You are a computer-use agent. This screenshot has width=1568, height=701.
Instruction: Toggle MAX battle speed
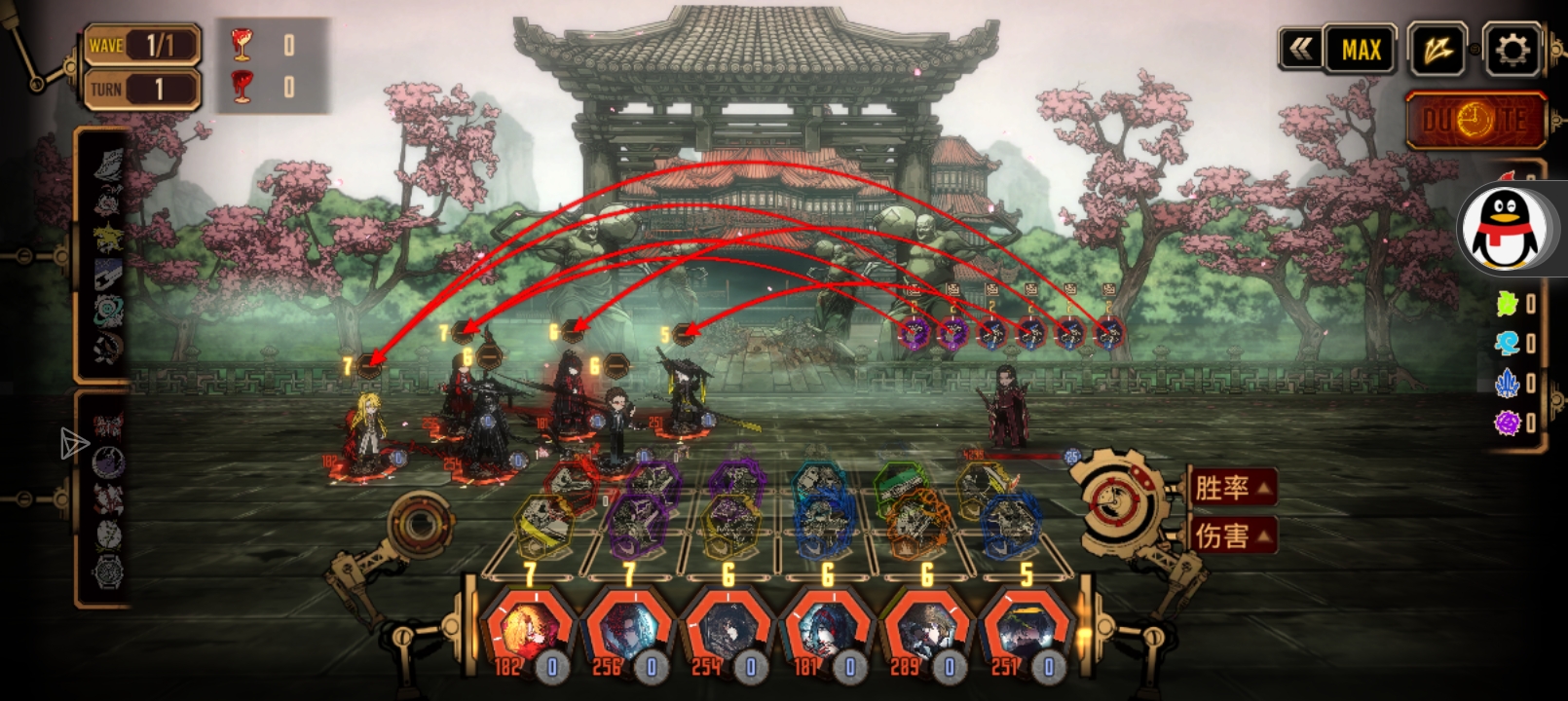point(1362,49)
